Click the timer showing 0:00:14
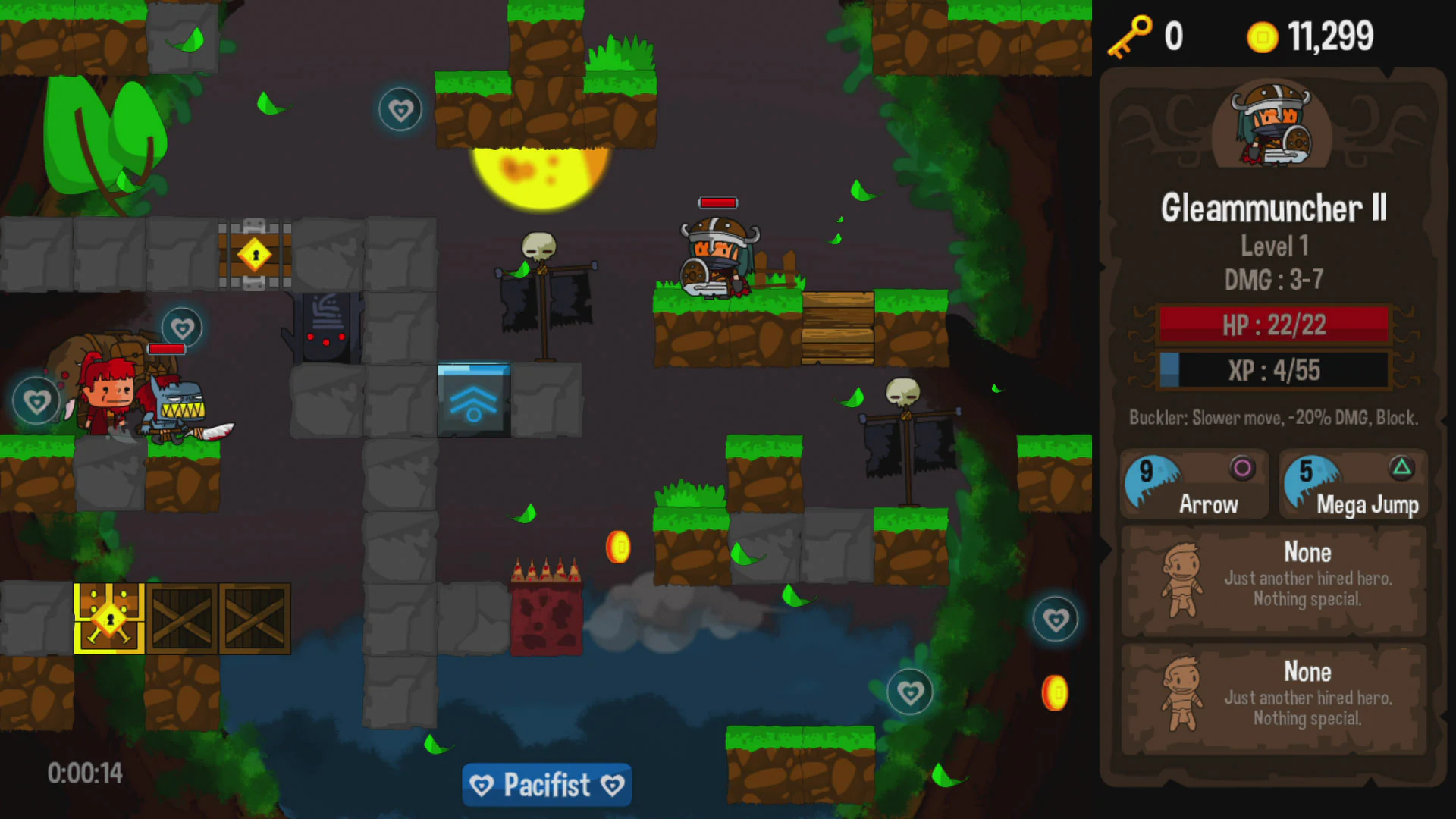Image resolution: width=1456 pixels, height=819 pixels. point(86,773)
